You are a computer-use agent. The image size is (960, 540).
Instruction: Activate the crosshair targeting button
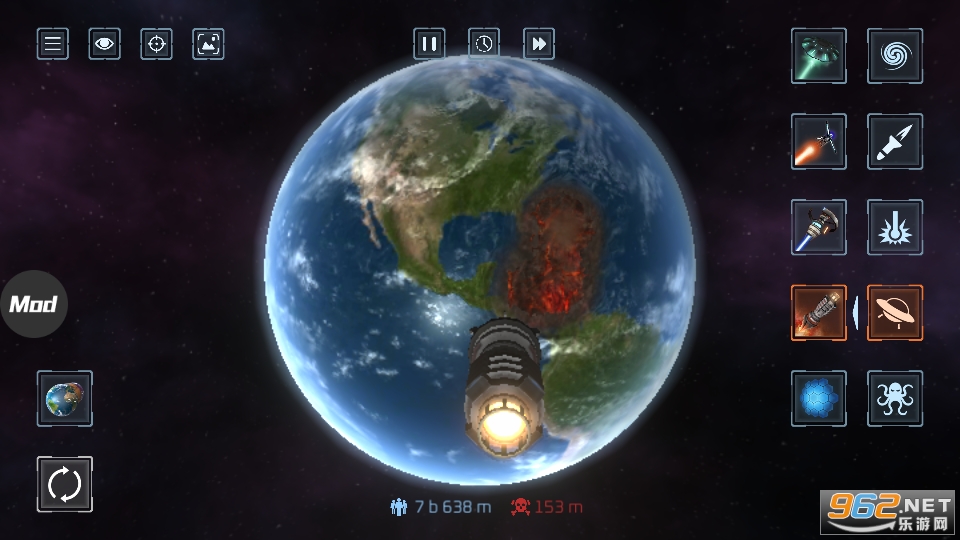(156, 44)
